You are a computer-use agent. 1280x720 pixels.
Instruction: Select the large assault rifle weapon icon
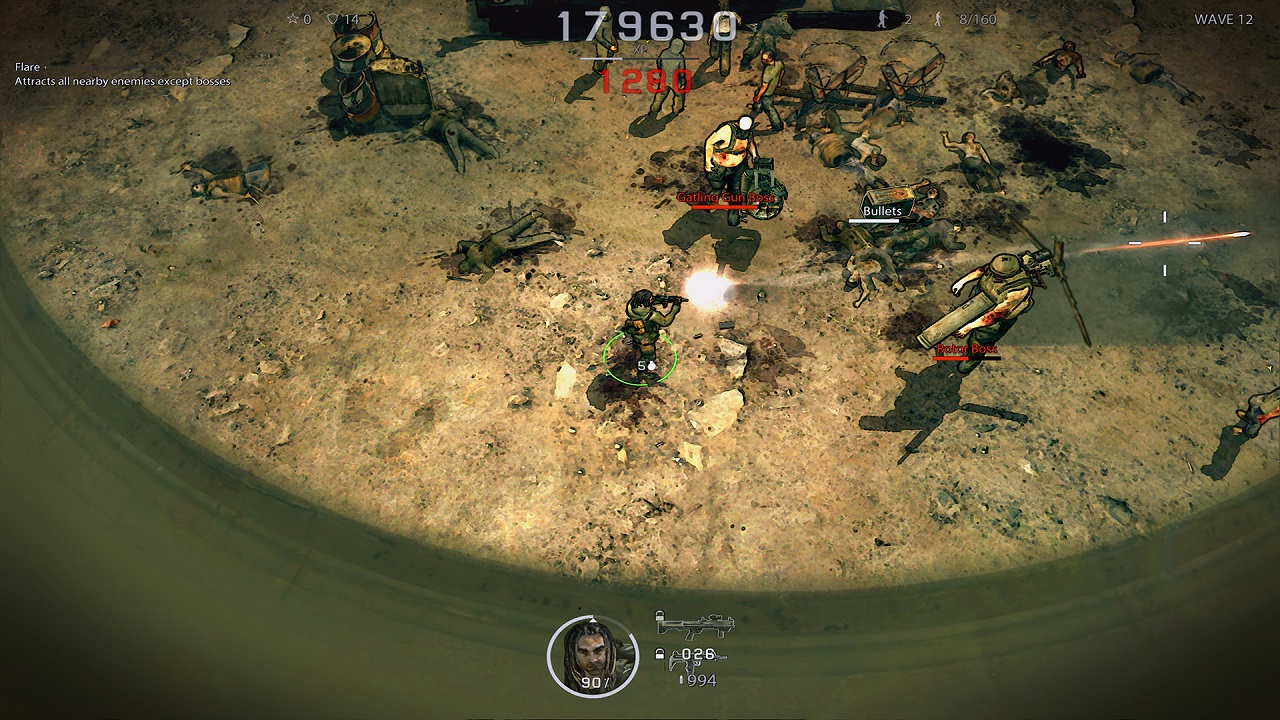[x=694, y=627]
